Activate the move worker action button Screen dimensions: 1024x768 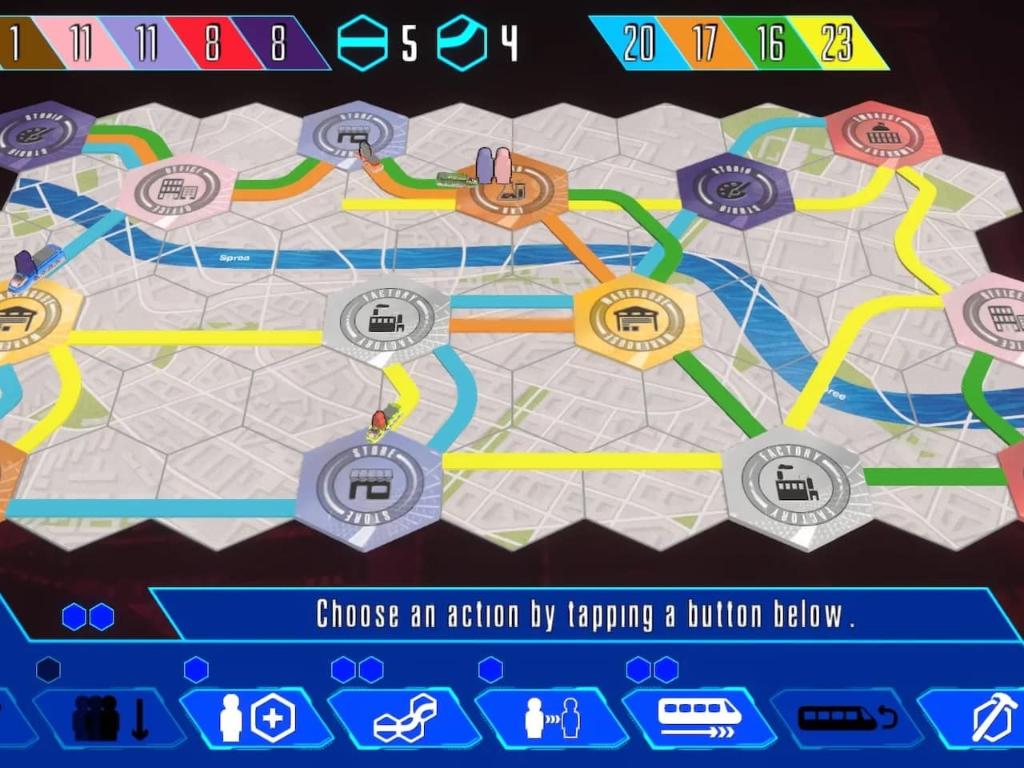click(551, 718)
